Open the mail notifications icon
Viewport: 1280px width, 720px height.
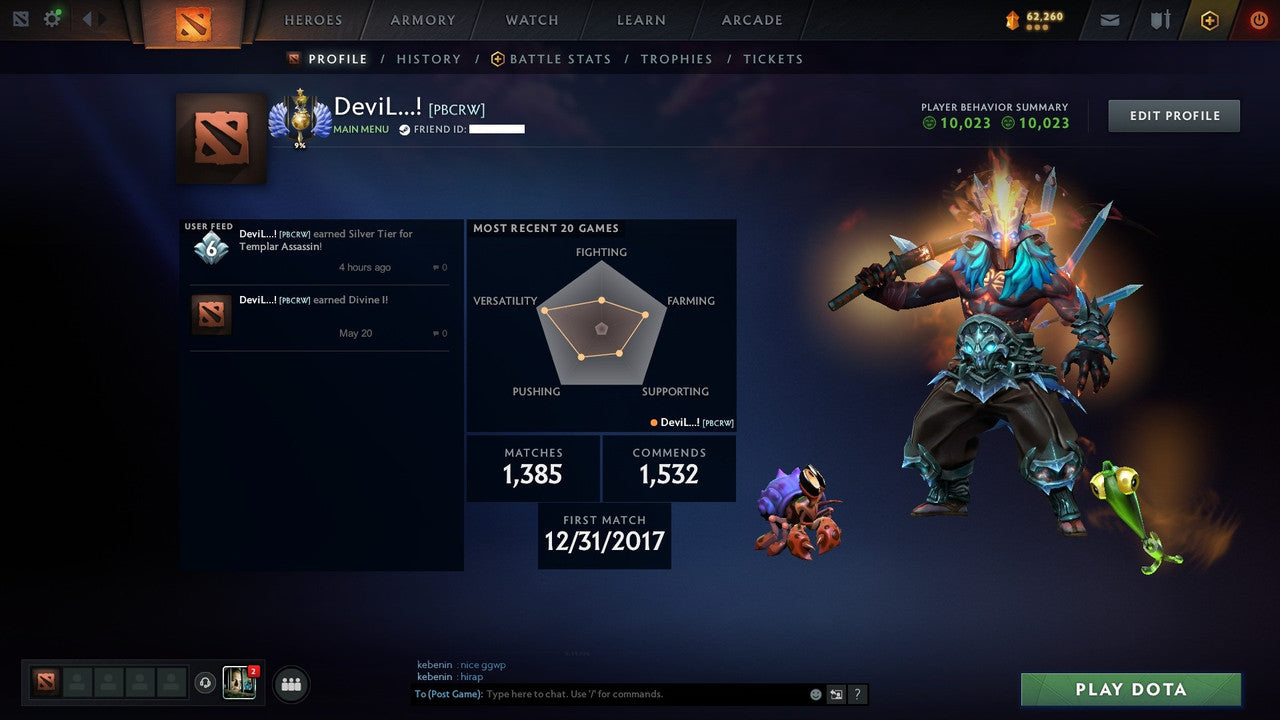pyautogui.click(x=1109, y=19)
